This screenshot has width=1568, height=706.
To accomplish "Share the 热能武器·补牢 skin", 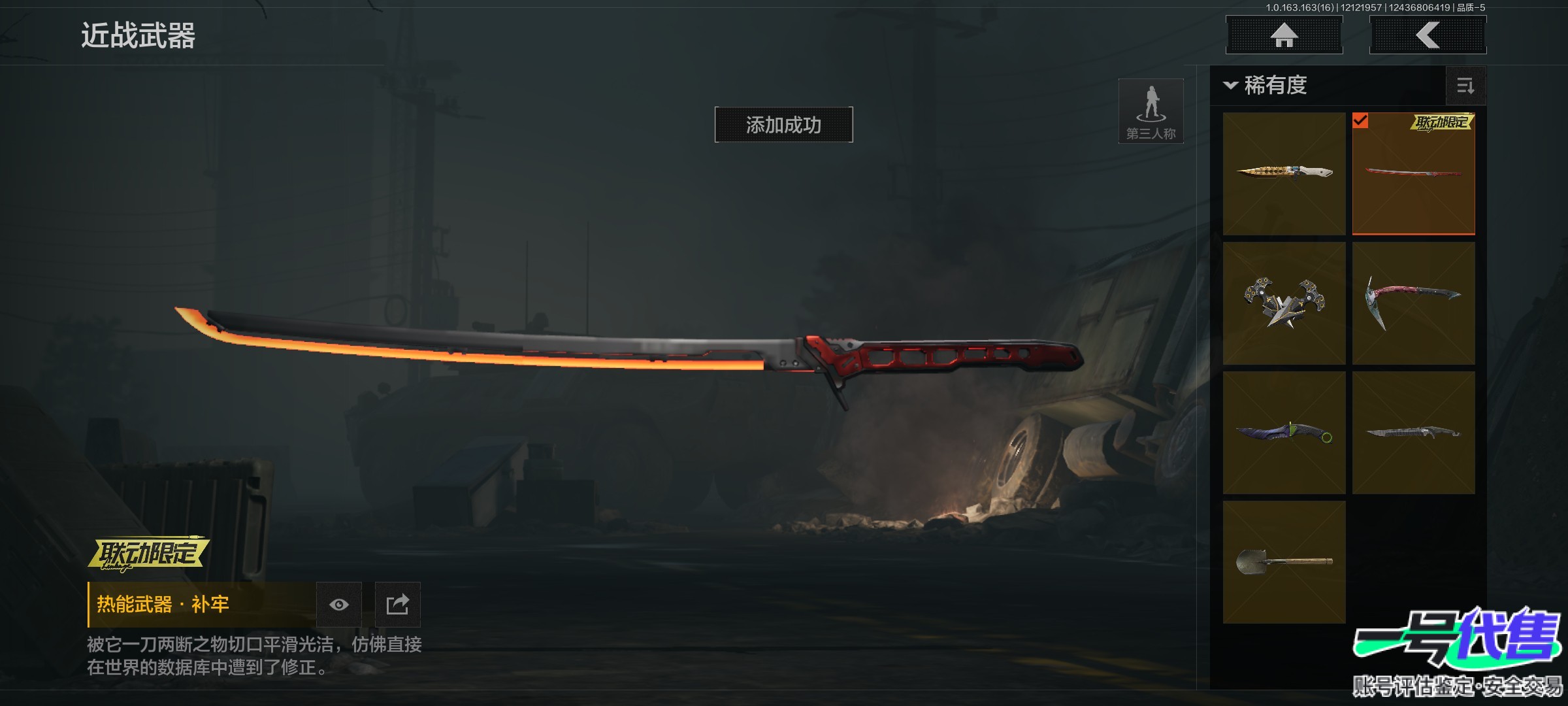I will [x=397, y=605].
